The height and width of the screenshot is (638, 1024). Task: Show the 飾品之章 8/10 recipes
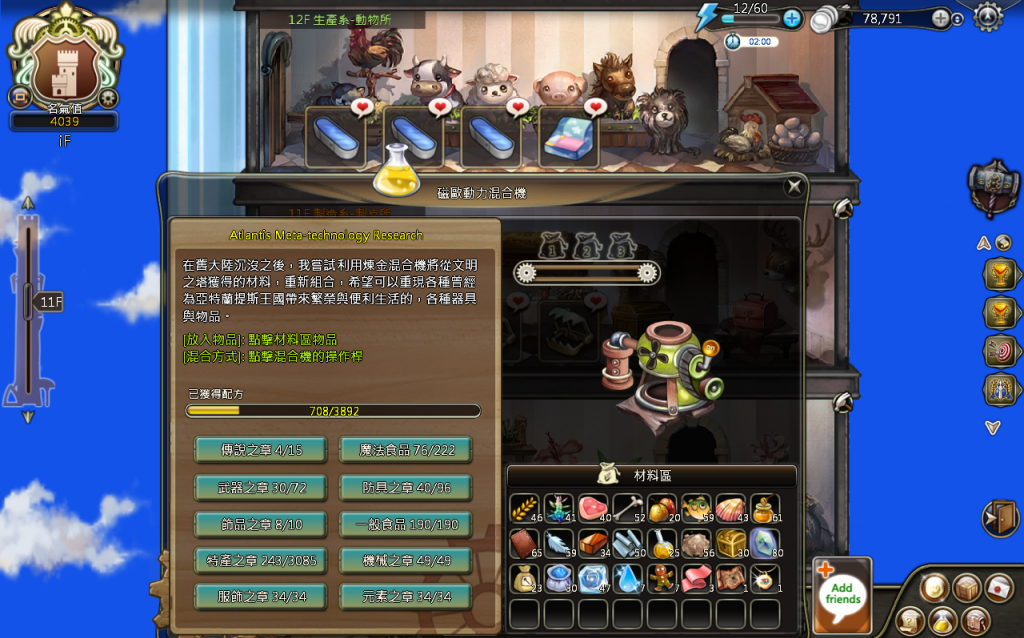coord(260,524)
